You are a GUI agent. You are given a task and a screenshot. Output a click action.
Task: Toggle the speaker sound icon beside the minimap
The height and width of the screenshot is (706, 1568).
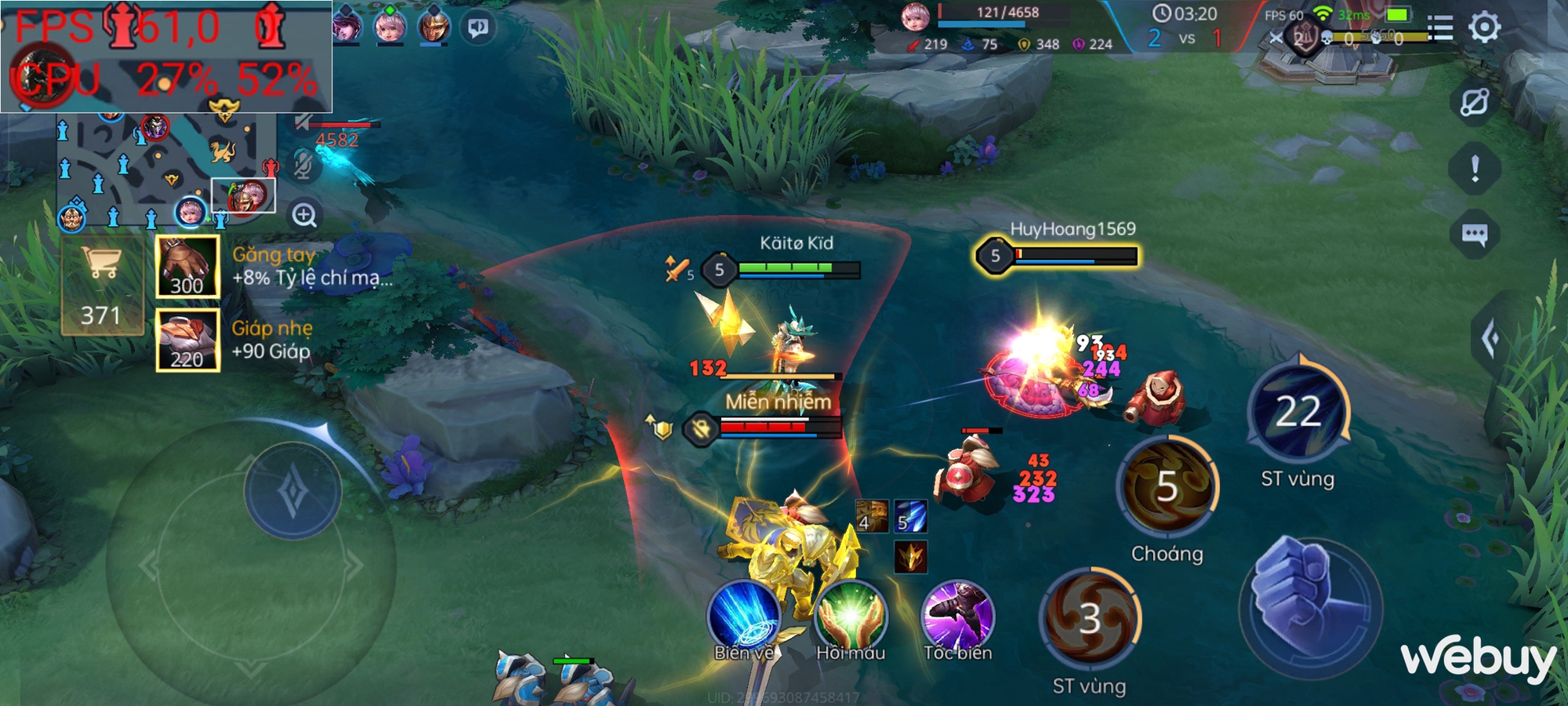303,122
